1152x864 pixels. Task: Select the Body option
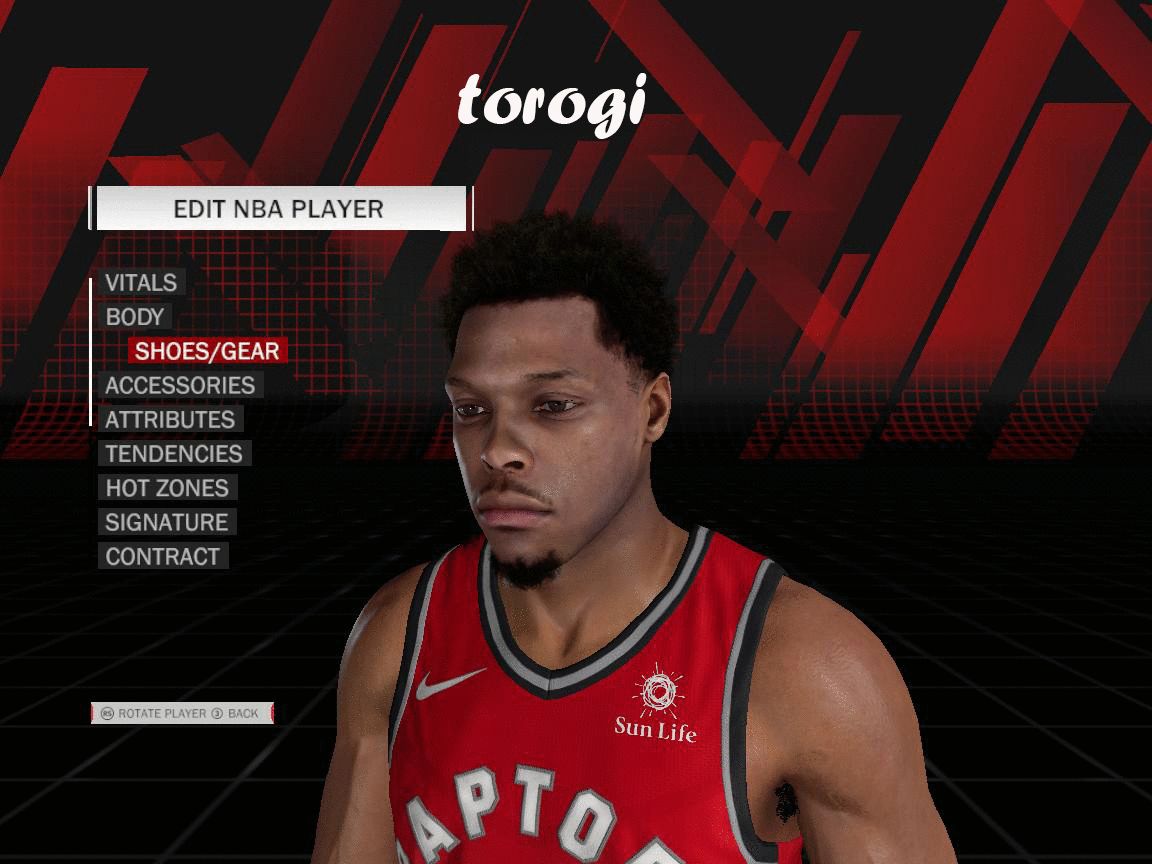[135, 317]
